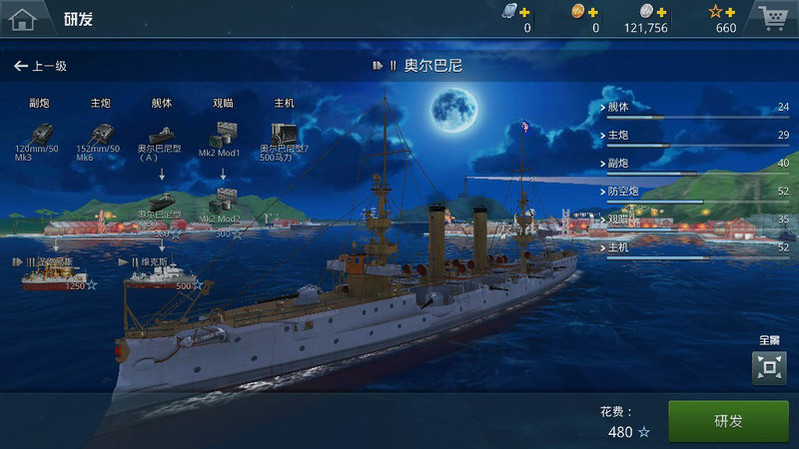Select the 7500马力 engine module
This screenshot has height=449, width=799.
[284, 136]
